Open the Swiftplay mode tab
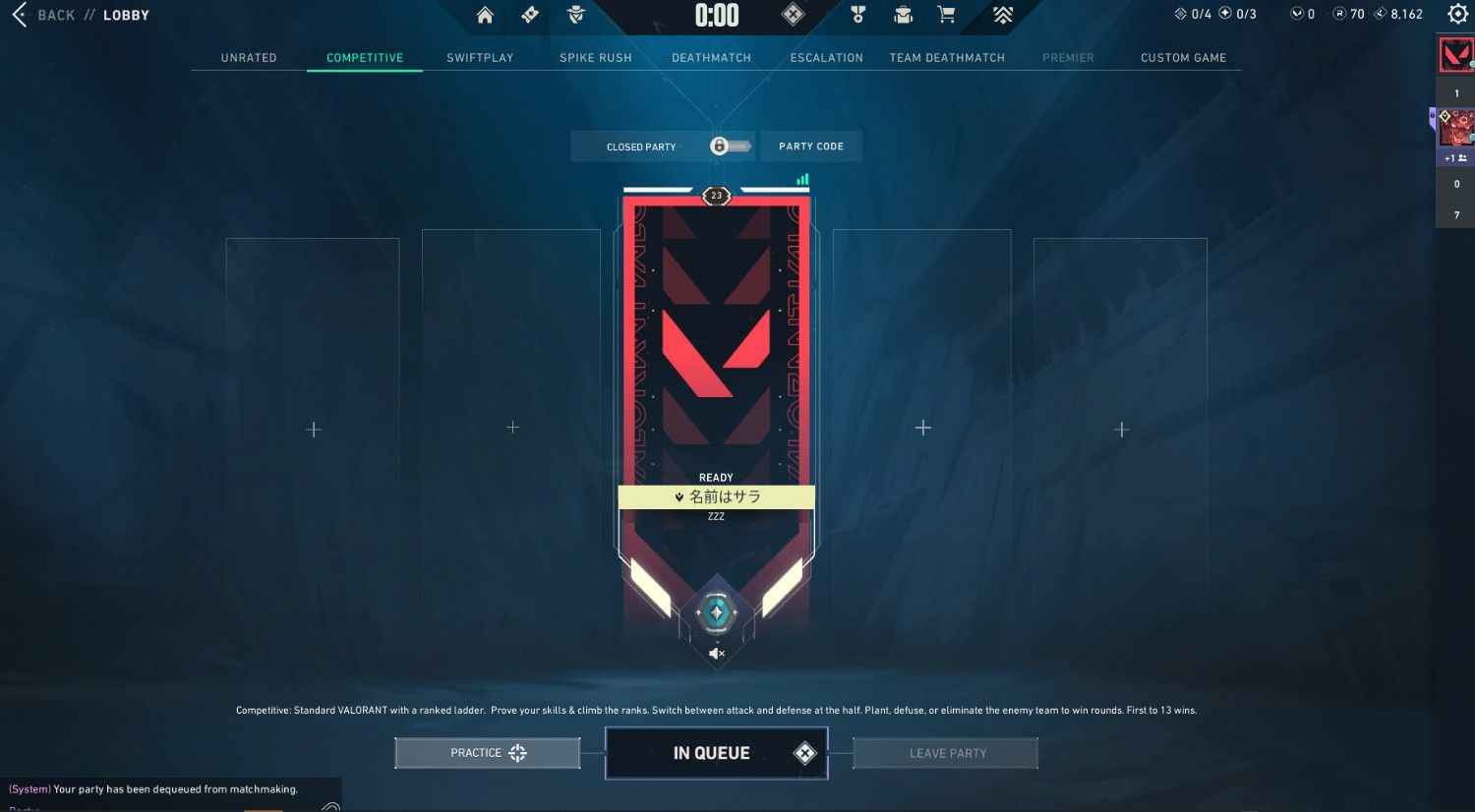 click(480, 57)
